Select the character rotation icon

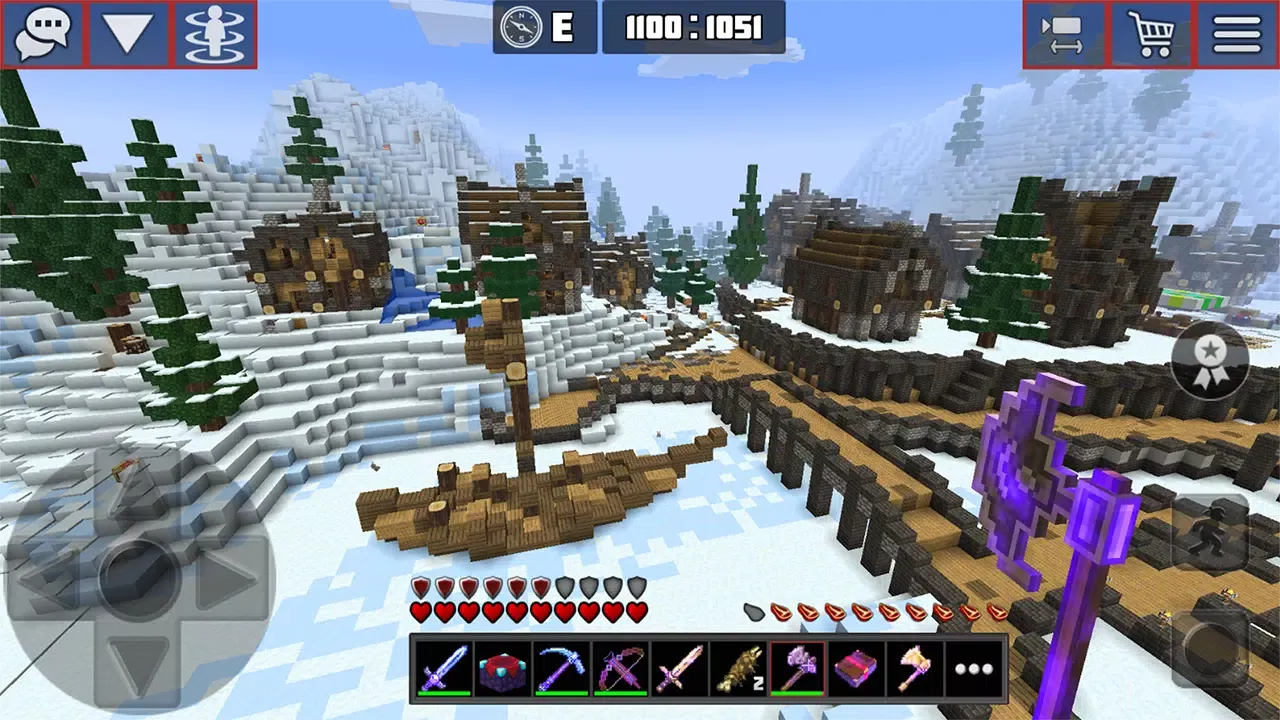[x=216, y=33]
